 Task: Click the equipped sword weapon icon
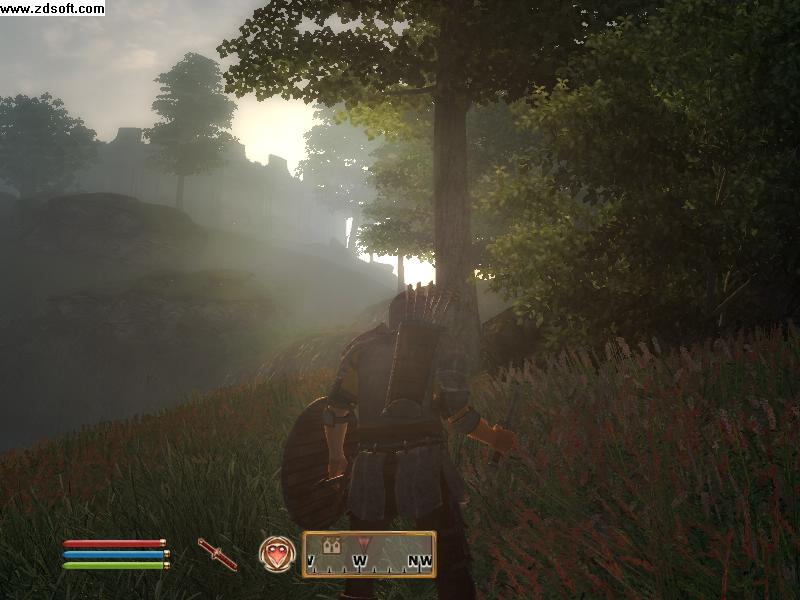click(x=217, y=554)
